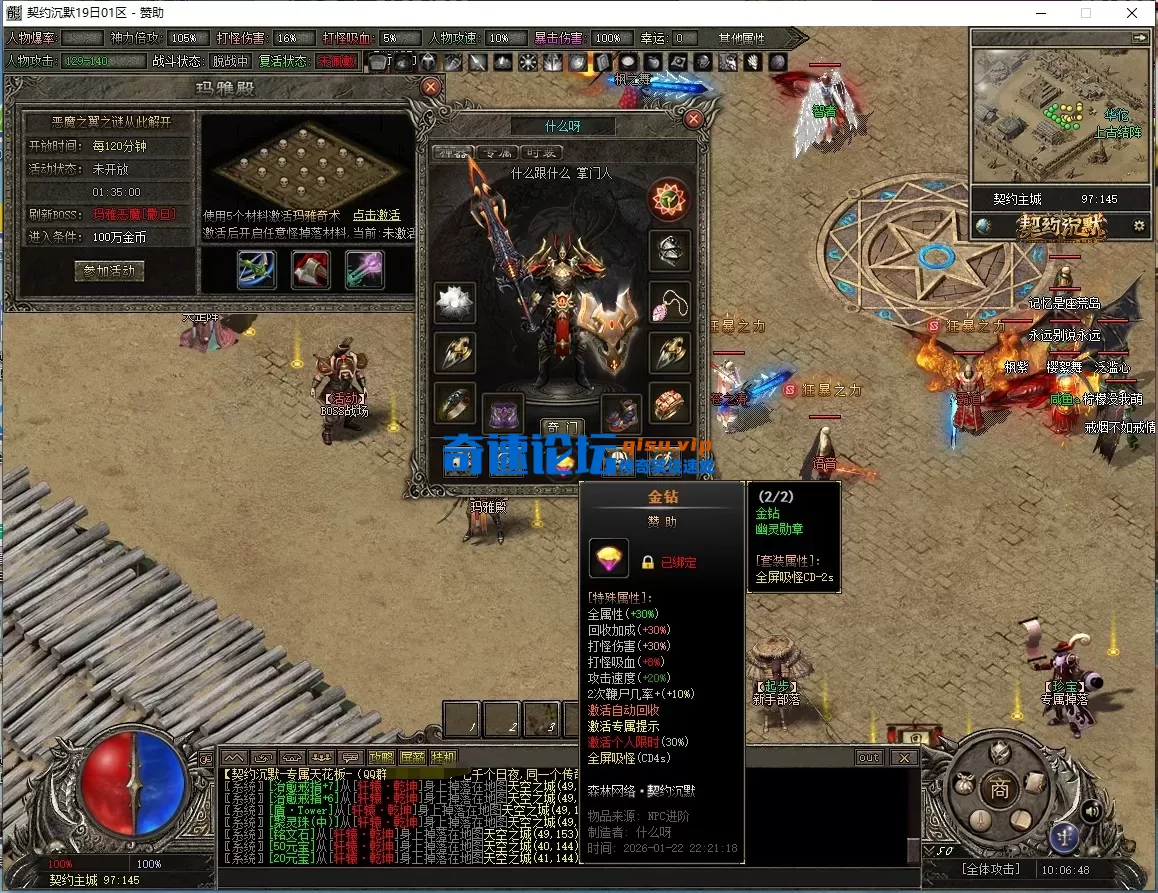Close the 玛雅殿 event panel
Viewport: 1158px width, 893px height.
431,87
